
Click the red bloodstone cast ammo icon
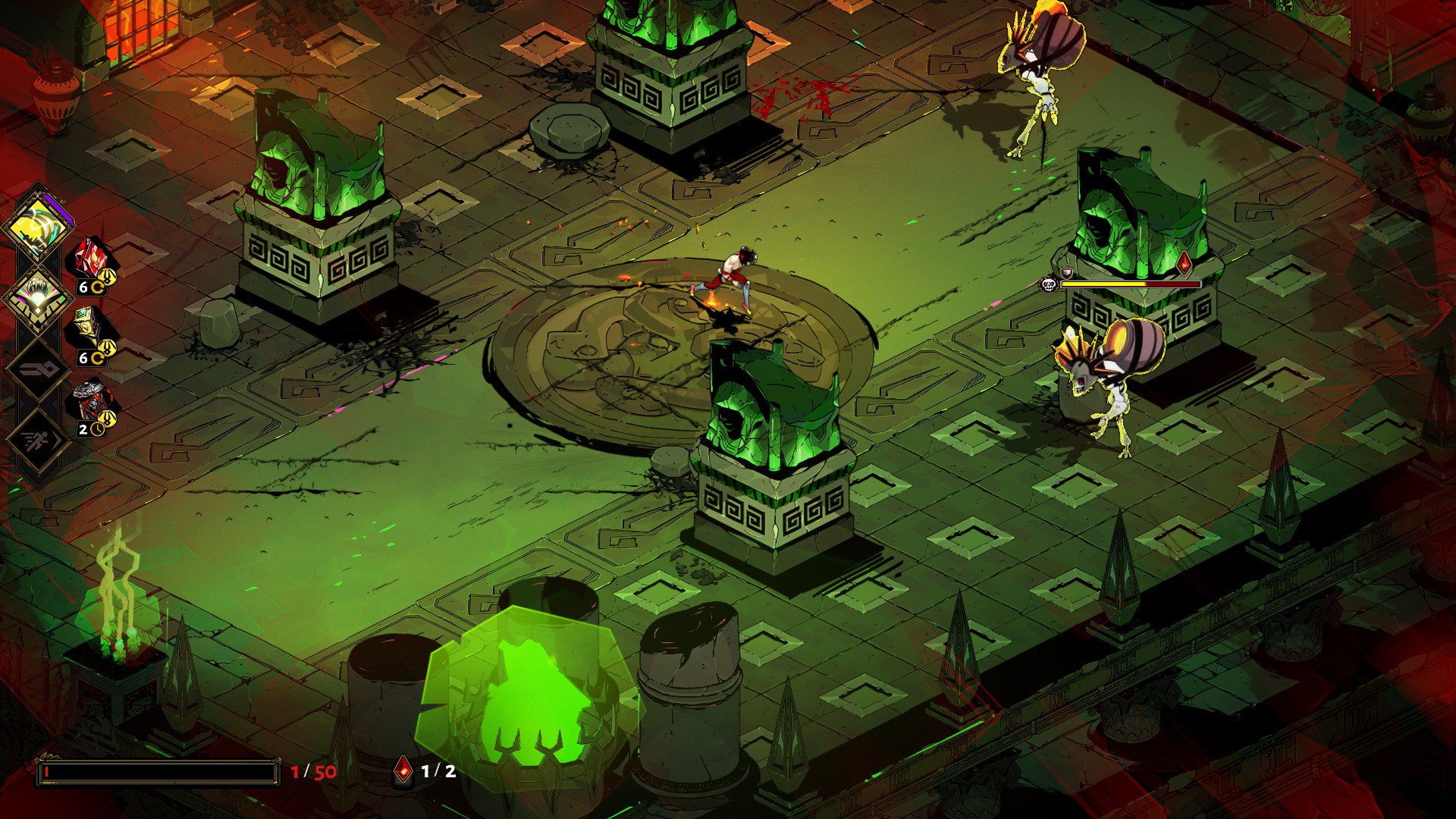pos(404,770)
